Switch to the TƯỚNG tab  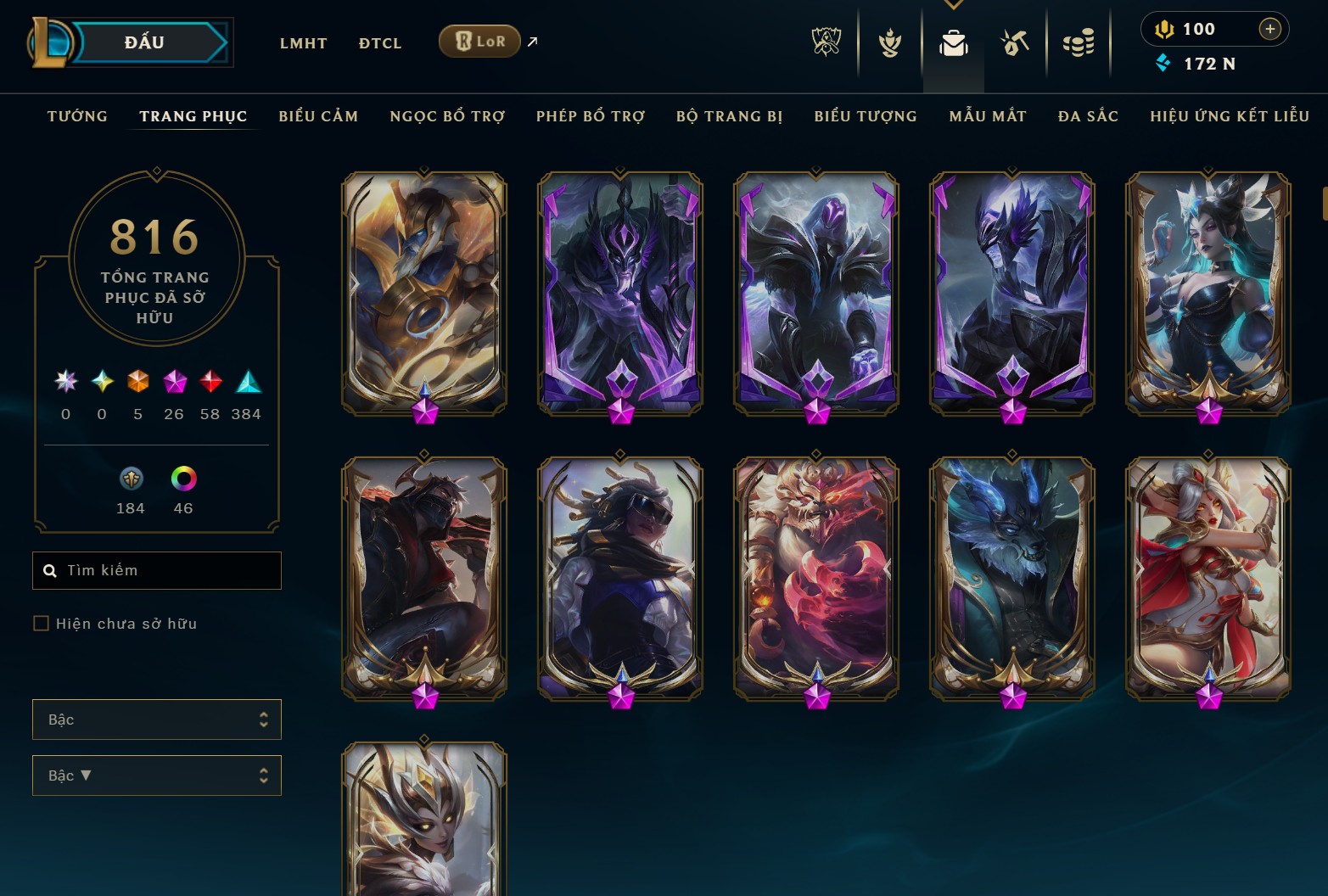[x=77, y=116]
